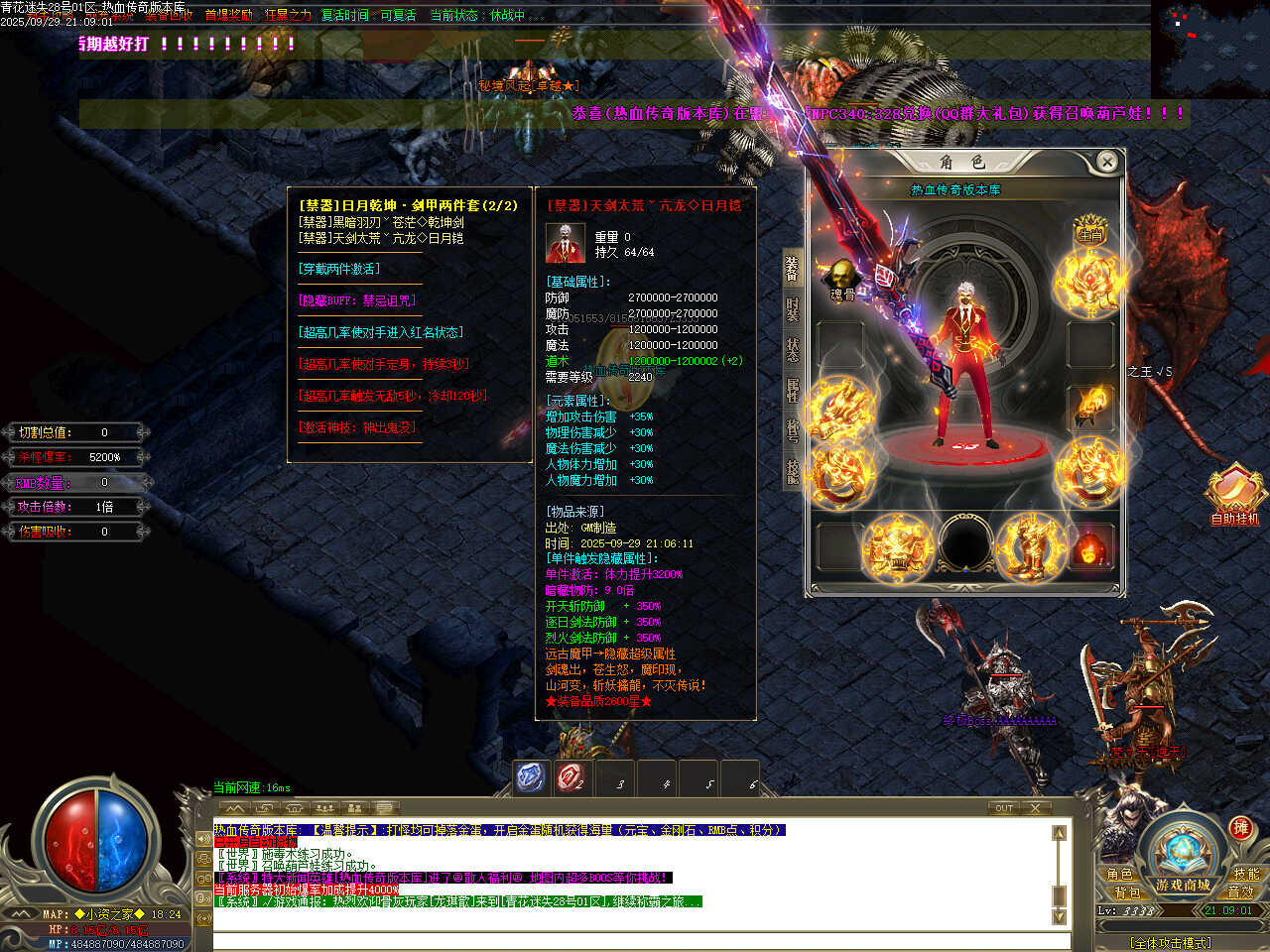Open the 生肖 zodiac button
Image resolution: width=1270 pixels, height=952 pixels.
tap(1090, 231)
